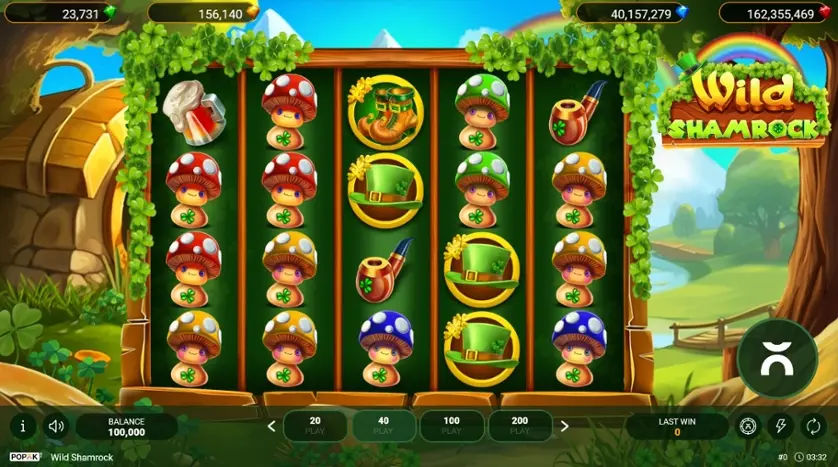Pick the 100 play bet option

[x=451, y=426]
